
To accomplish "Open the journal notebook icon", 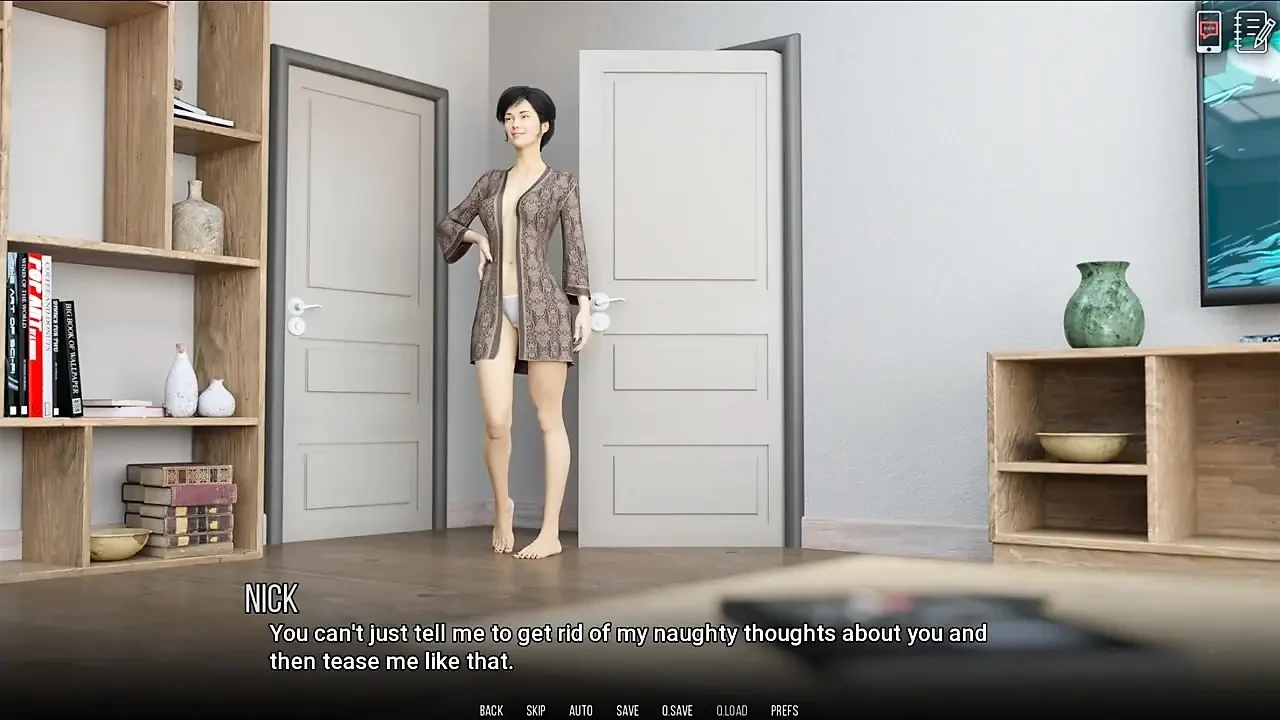I will (1251, 33).
